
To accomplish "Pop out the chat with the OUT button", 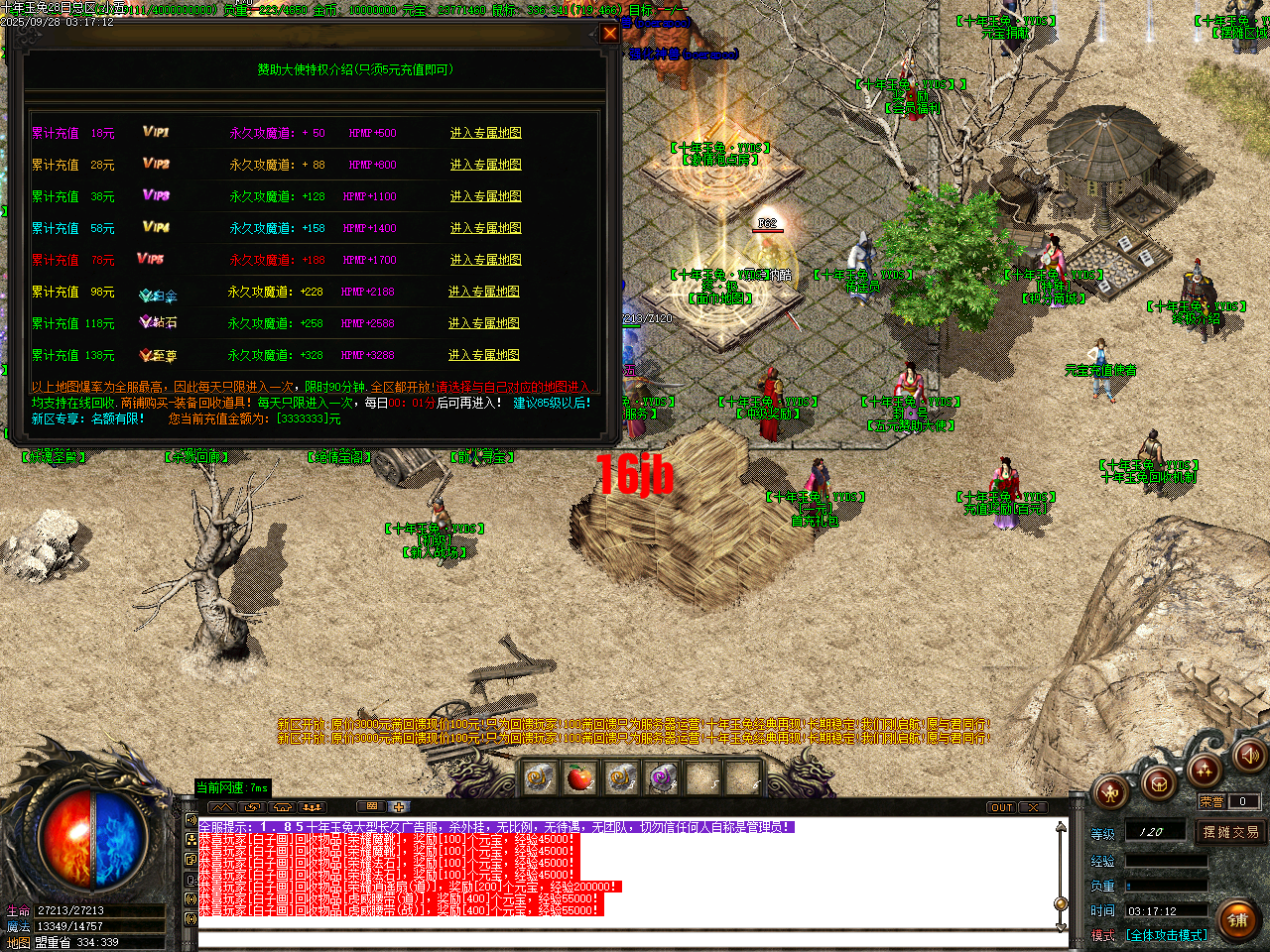I will click(x=1002, y=807).
